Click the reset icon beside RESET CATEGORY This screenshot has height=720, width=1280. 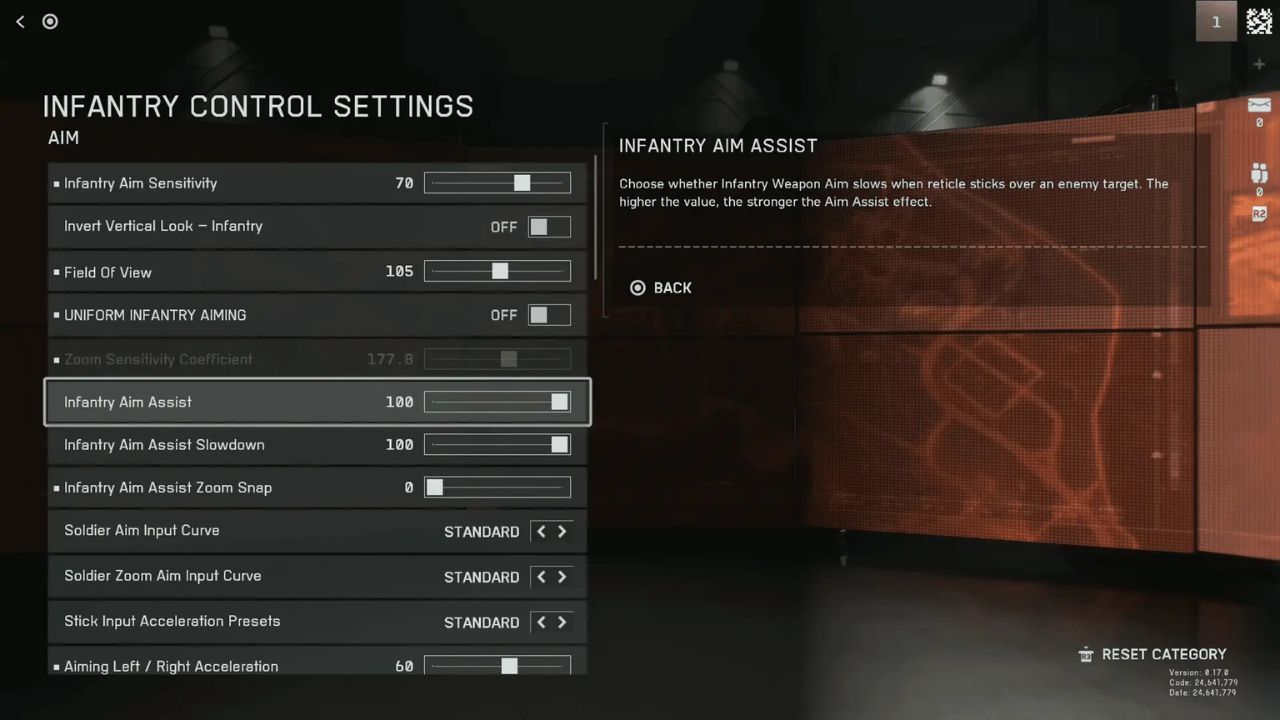[x=1086, y=654]
